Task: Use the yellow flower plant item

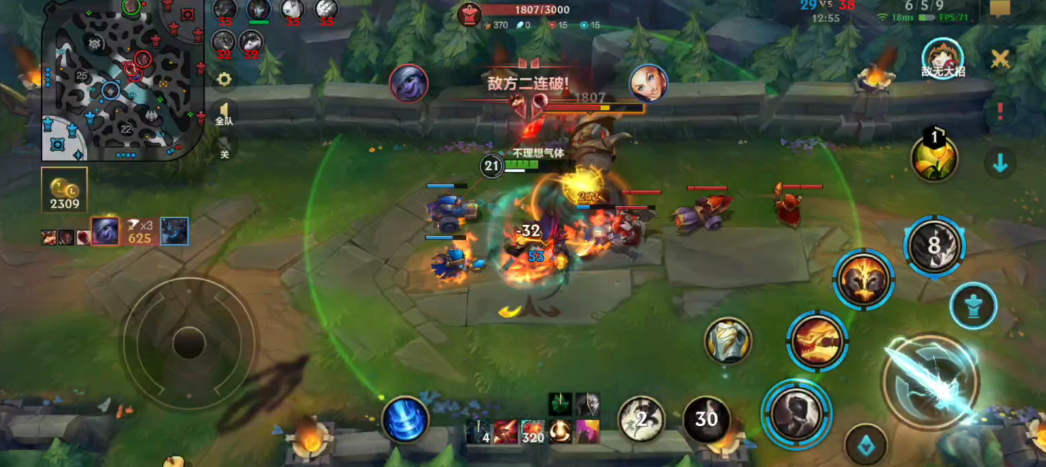Action: 934,157
